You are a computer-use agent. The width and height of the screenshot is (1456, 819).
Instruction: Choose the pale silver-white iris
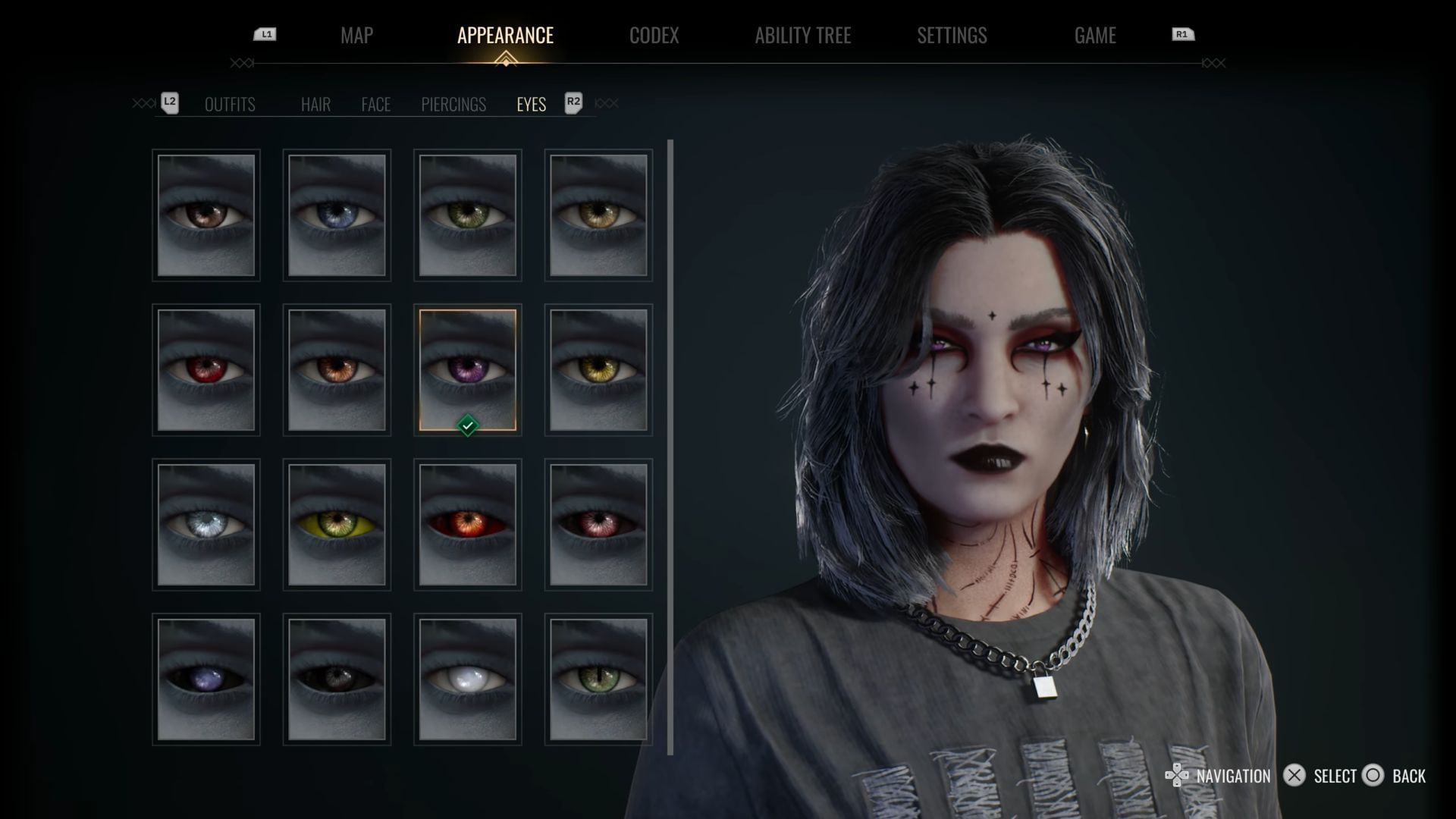[206, 525]
